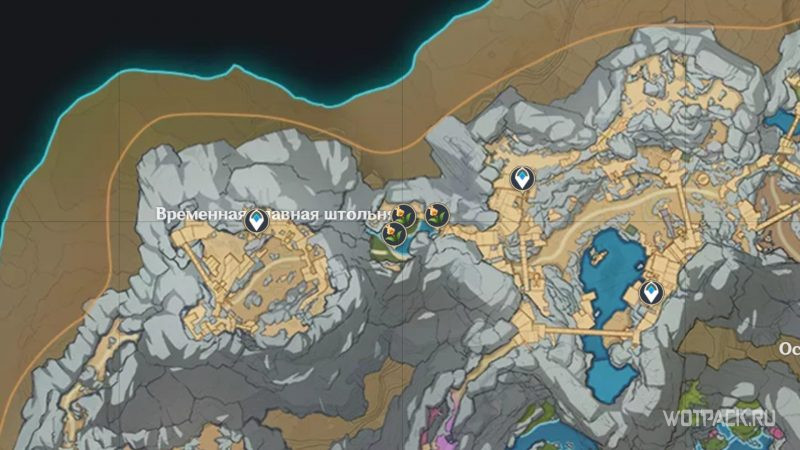Select the teleport waypoint at Временная главная штольня
The width and height of the screenshot is (800, 450).
[x=258, y=220]
